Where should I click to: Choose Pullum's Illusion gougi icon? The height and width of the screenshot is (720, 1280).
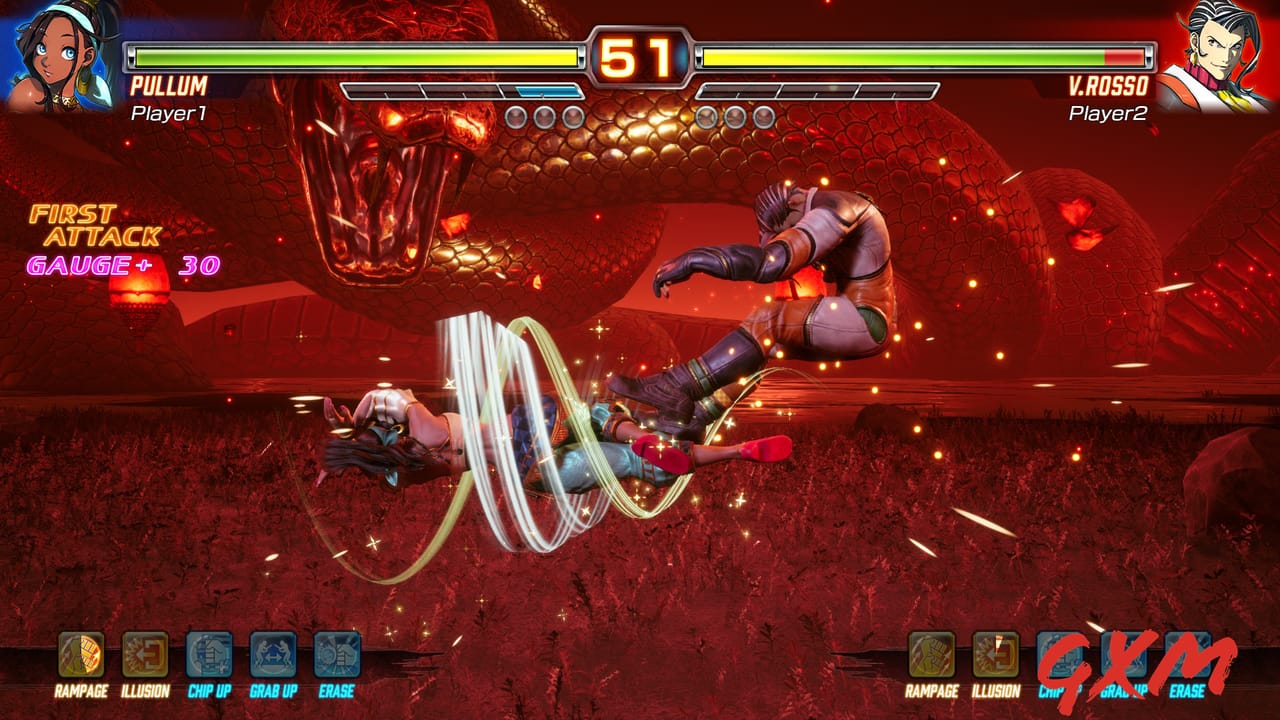pyautogui.click(x=145, y=655)
